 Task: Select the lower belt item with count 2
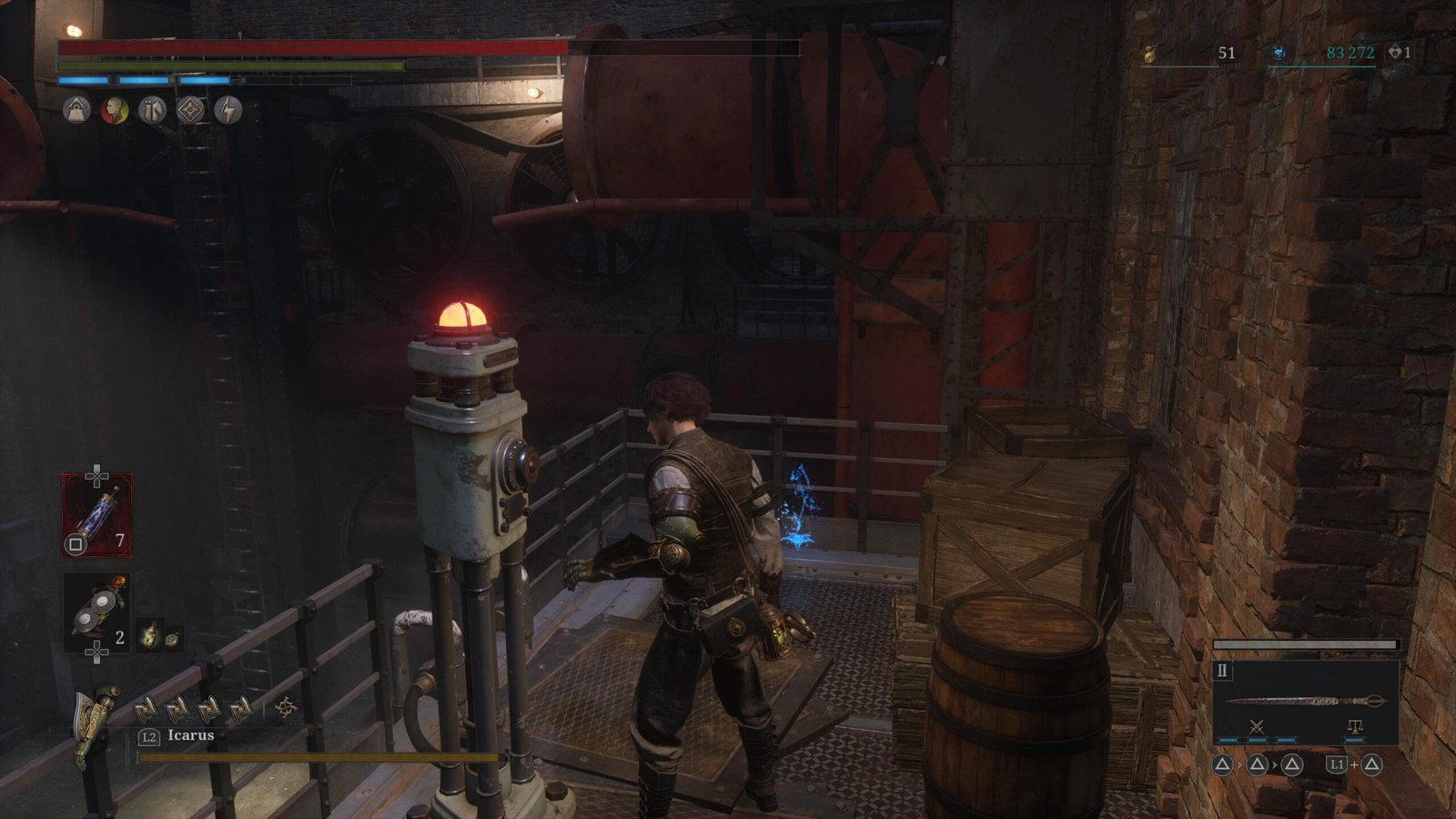pos(96,614)
